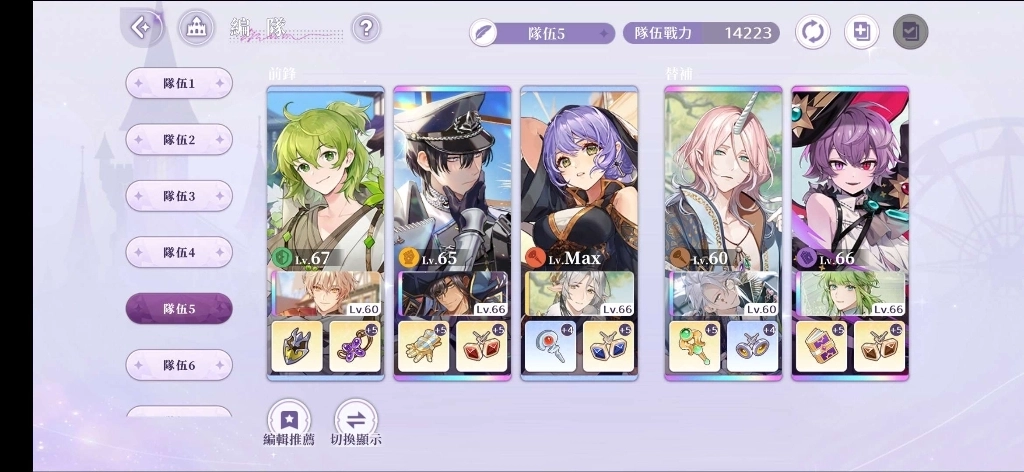Select the dark helmet equipment slot
The height and width of the screenshot is (472, 1024).
tap(297, 346)
